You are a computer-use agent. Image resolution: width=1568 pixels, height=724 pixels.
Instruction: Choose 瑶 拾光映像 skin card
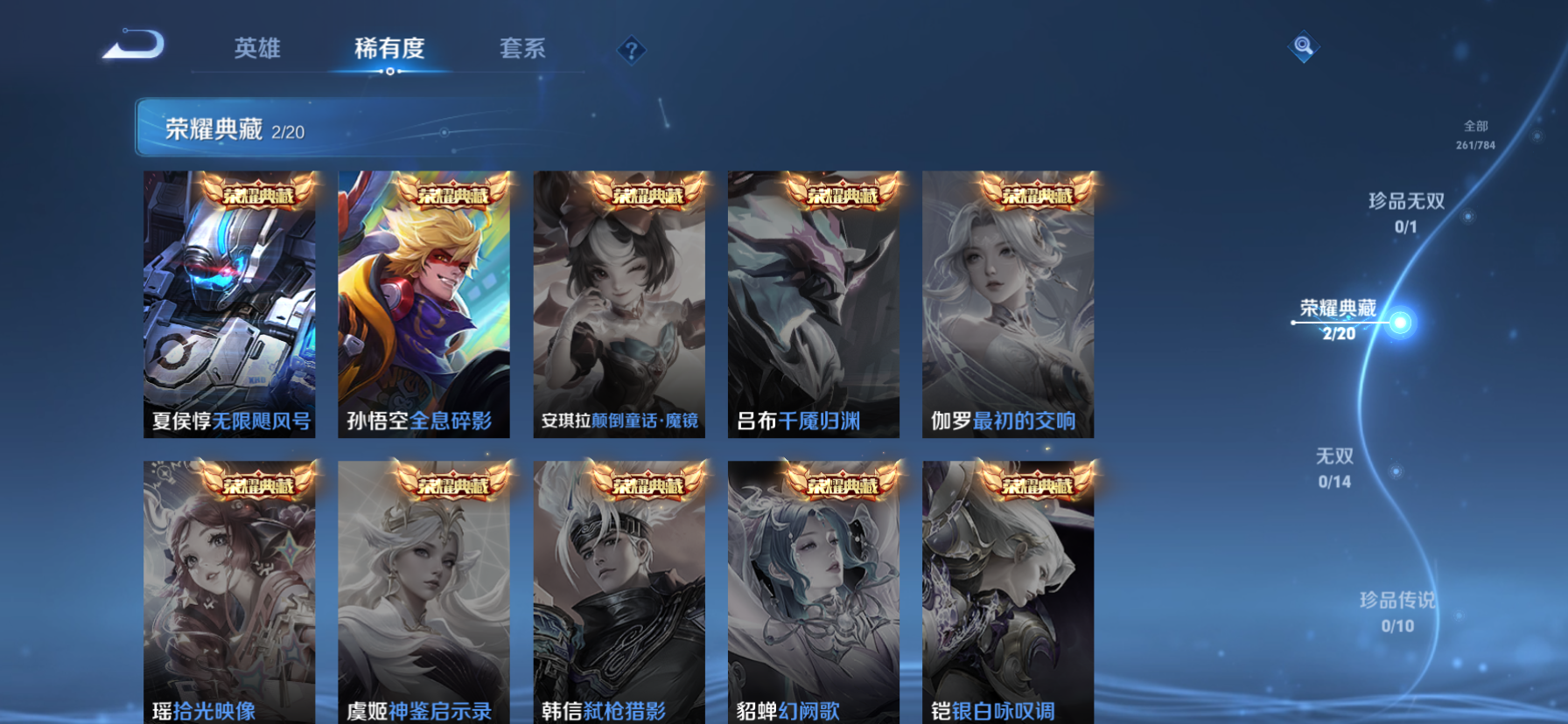(x=230, y=592)
